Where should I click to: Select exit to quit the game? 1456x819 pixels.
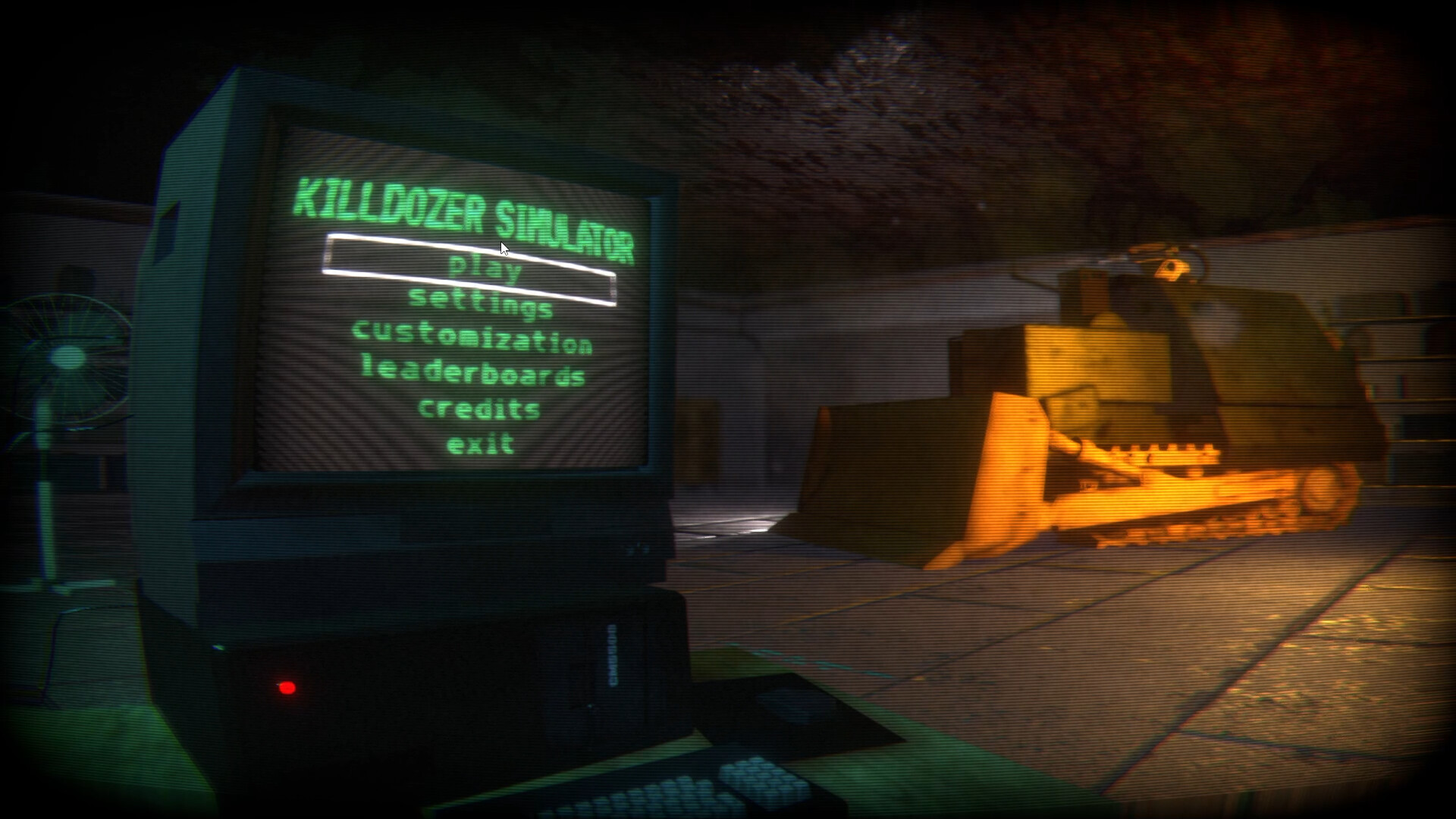pyautogui.click(x=482, y=444)
